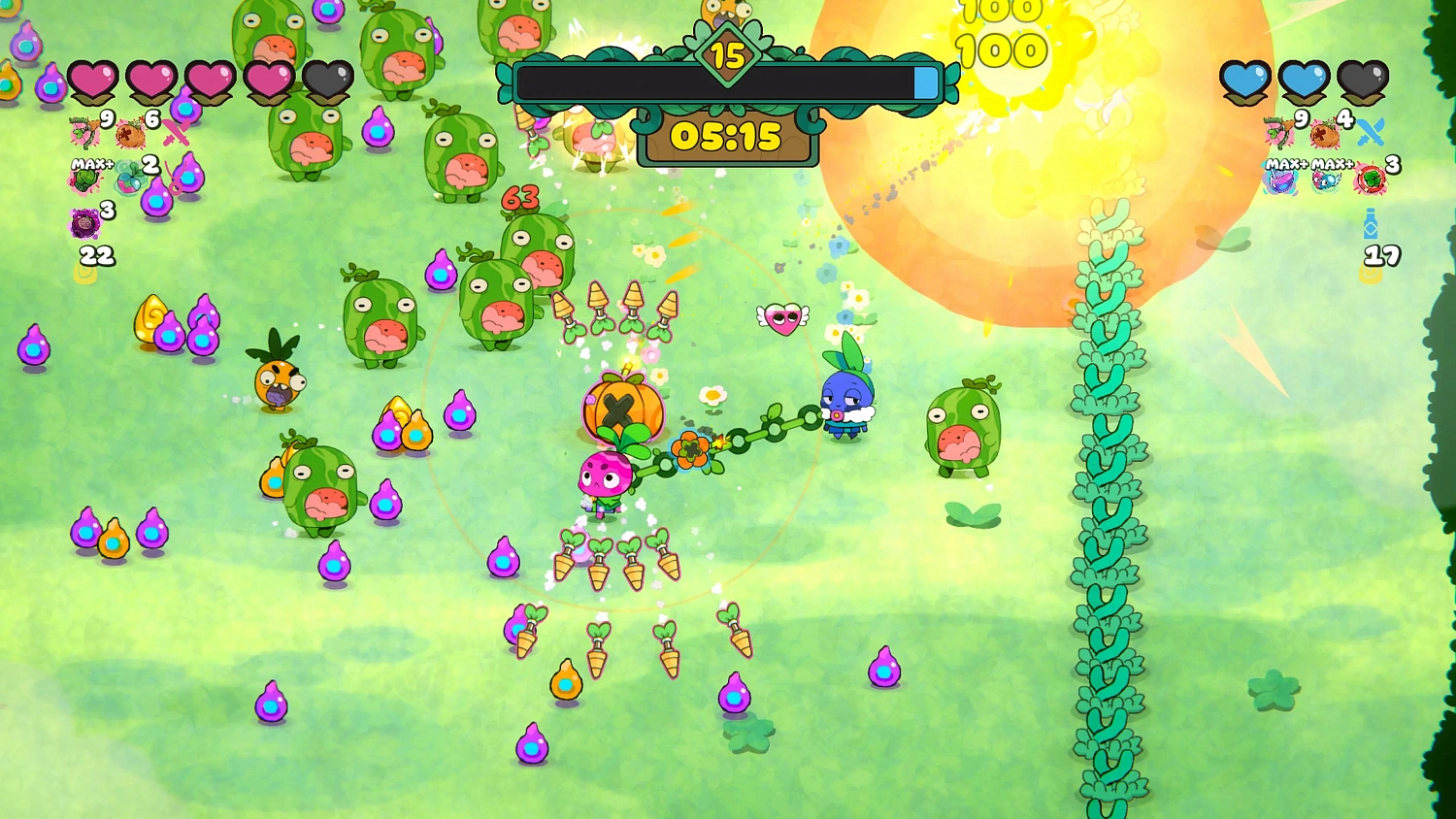Open the 05:15 timer plaque
This screenshot has width=1456, height=819.
coord(726,138)
